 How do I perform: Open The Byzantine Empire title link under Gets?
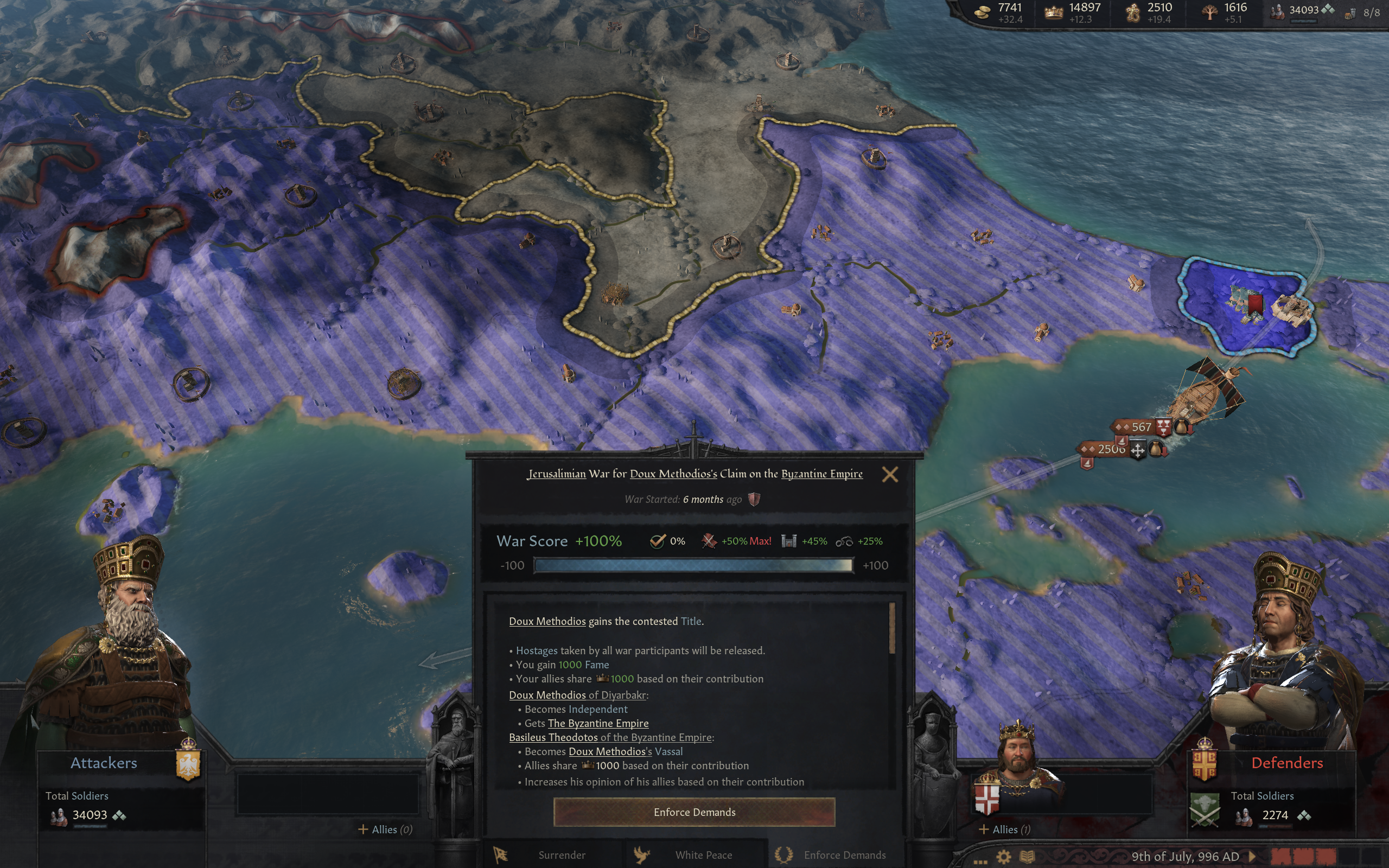point(597,723)
